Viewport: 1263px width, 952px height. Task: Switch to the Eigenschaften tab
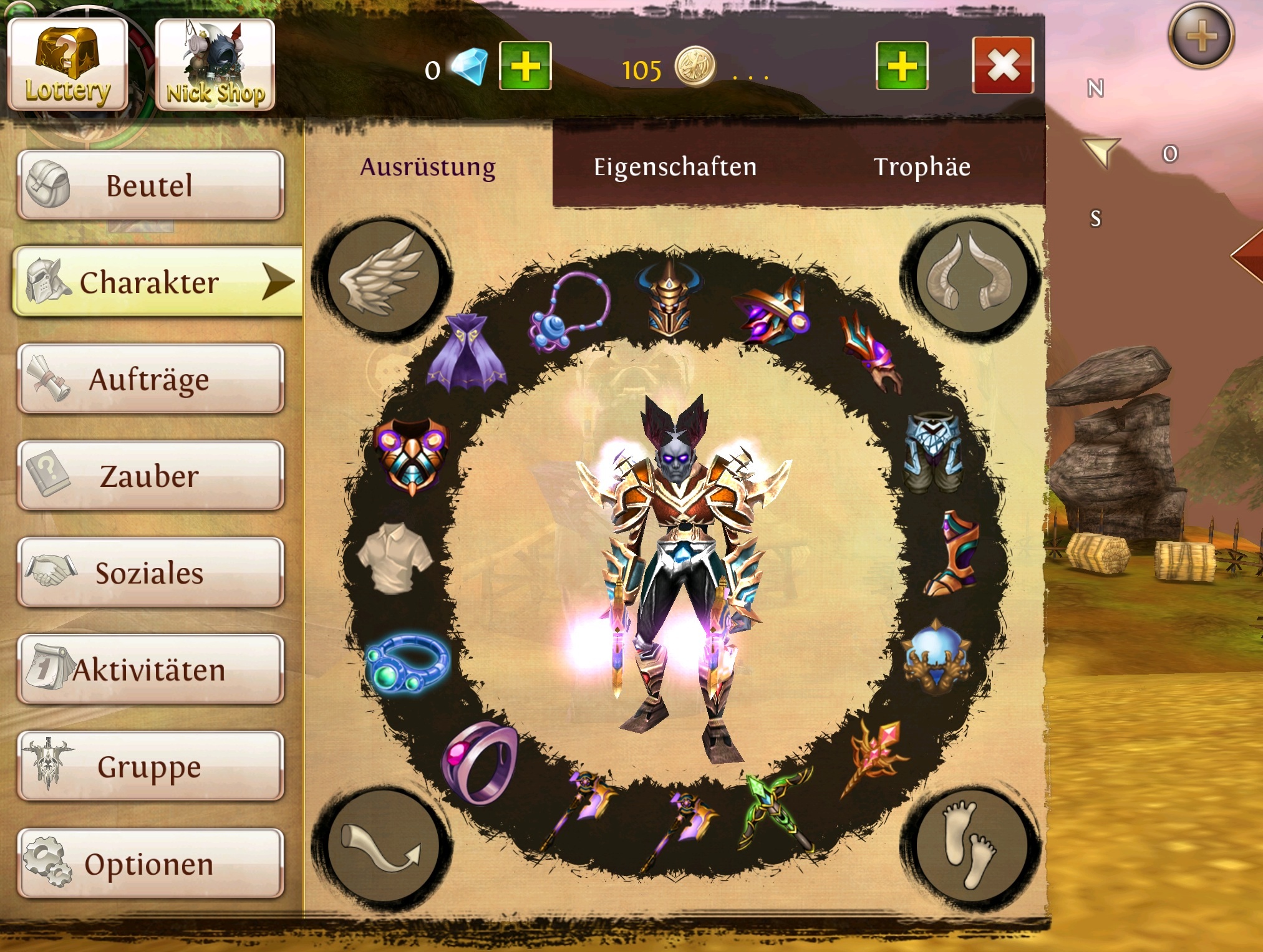(675, 167)
